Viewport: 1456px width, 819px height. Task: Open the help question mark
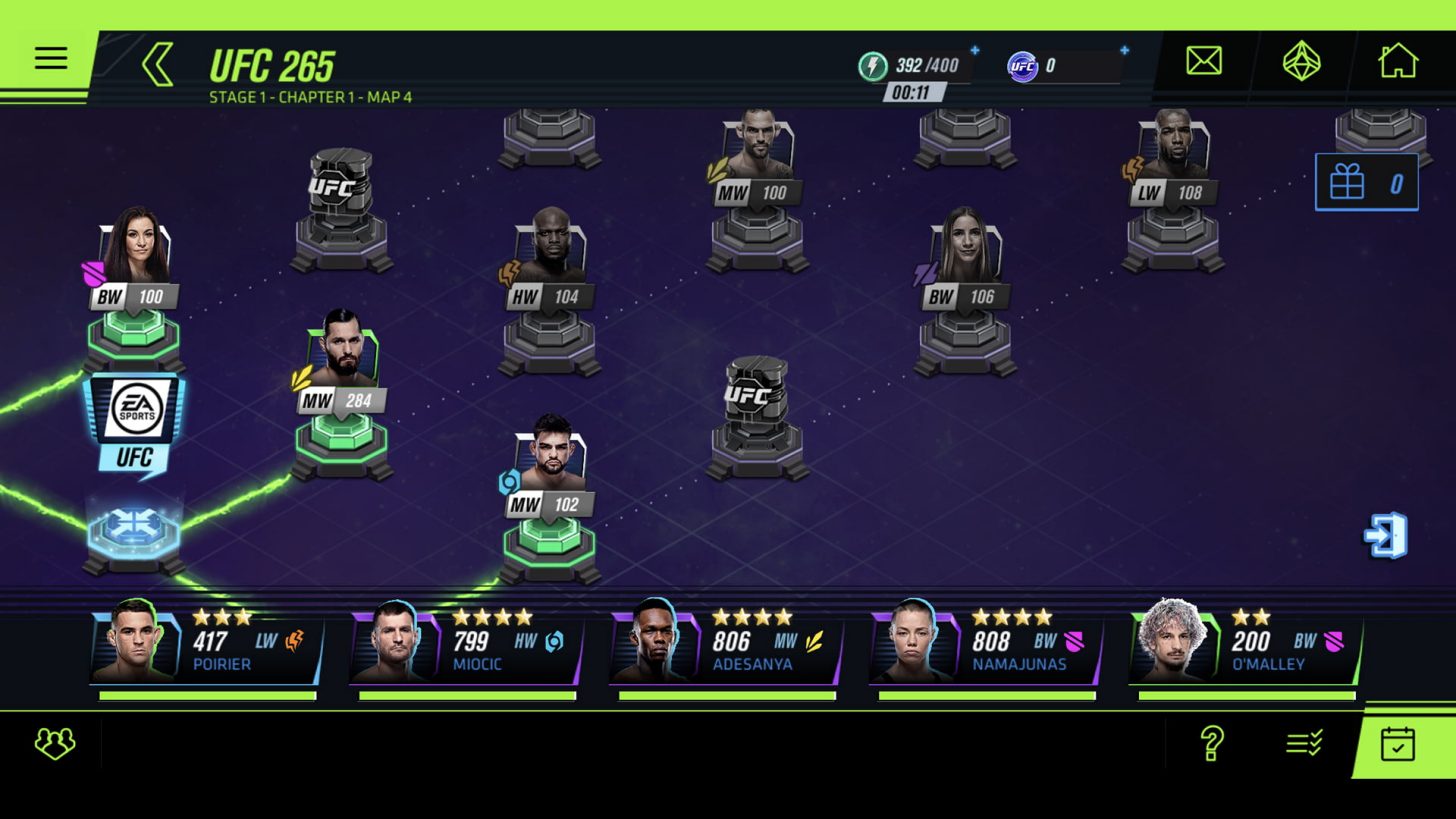click(x=1211, y=743)
